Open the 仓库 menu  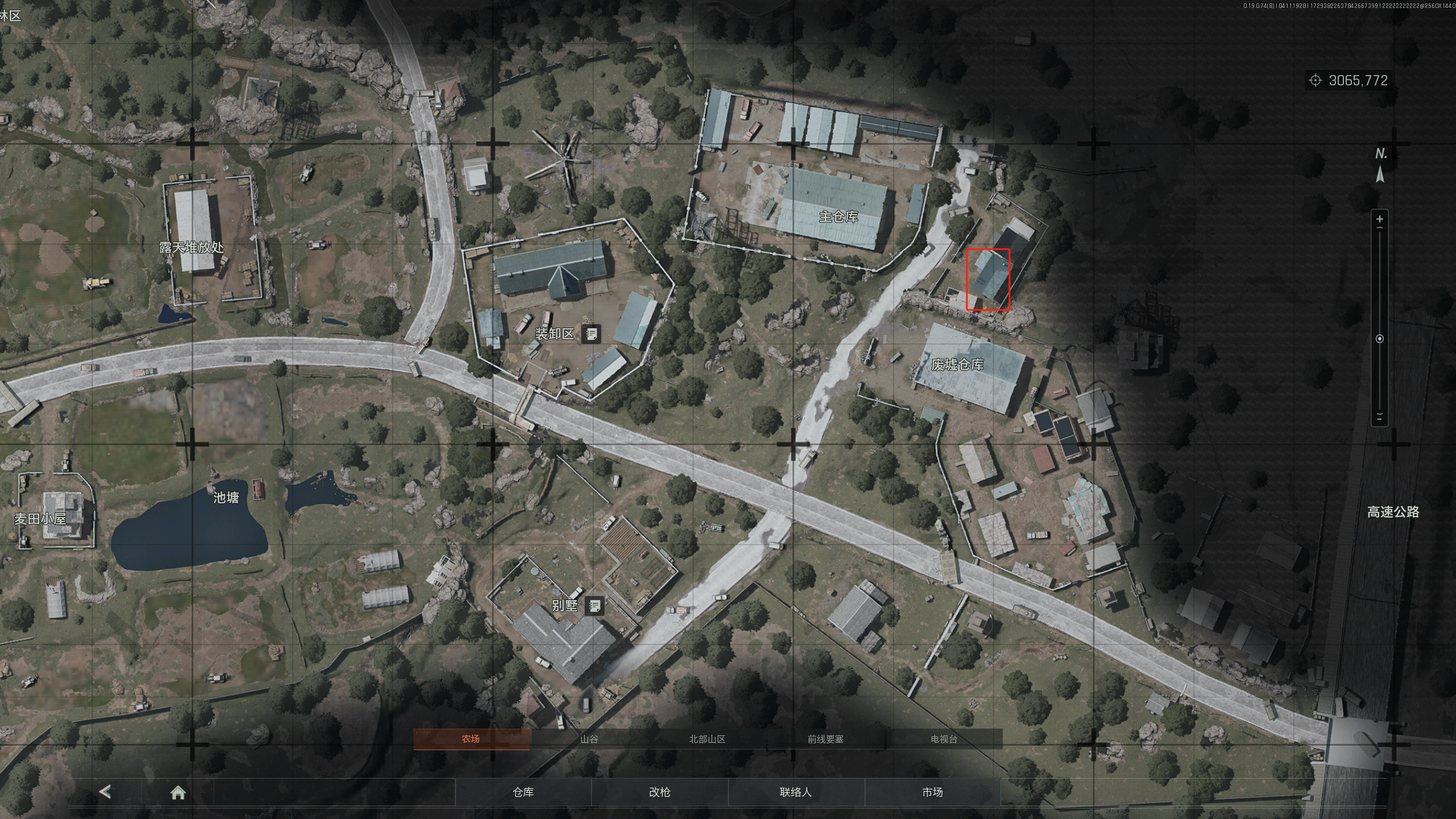pyautogui.click(x=523, y=792)
